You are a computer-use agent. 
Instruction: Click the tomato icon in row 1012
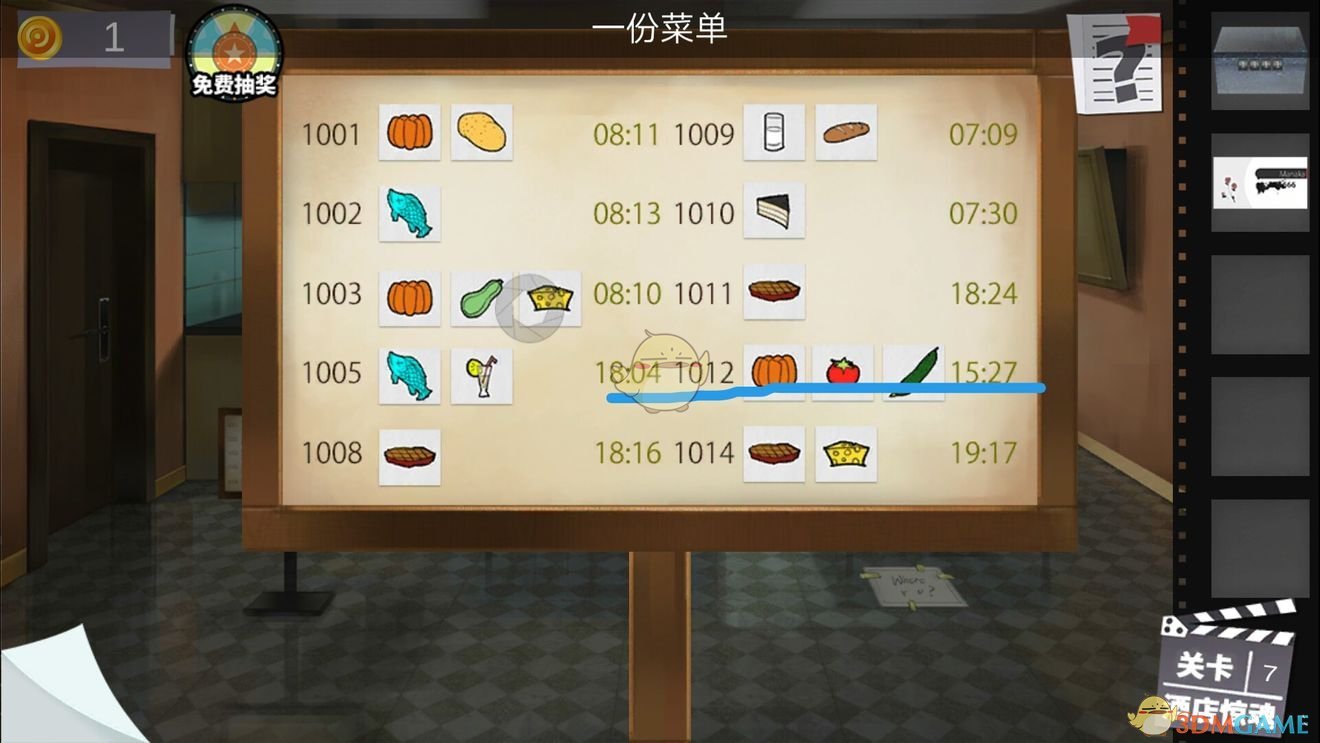click(844, 374)
